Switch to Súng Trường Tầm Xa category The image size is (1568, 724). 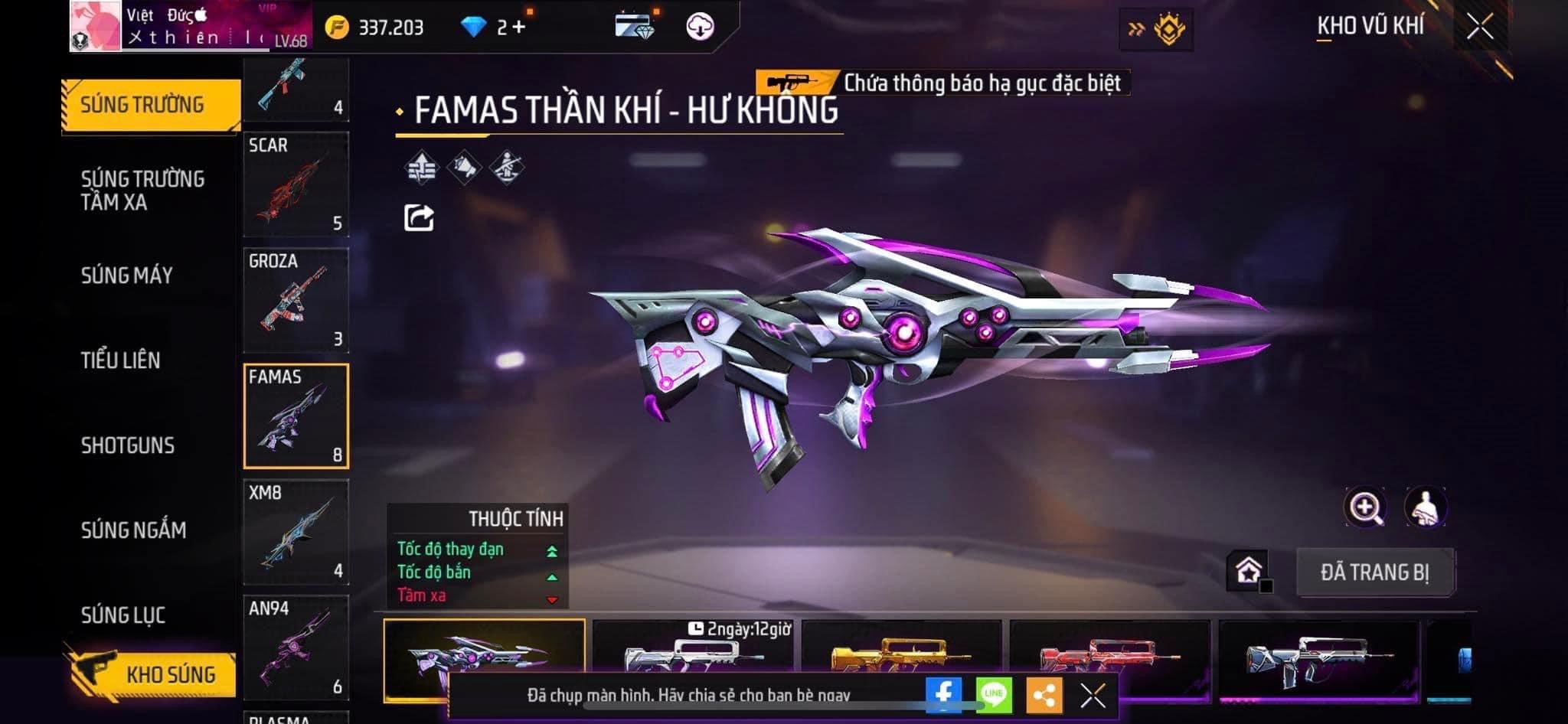pos(142,190)
